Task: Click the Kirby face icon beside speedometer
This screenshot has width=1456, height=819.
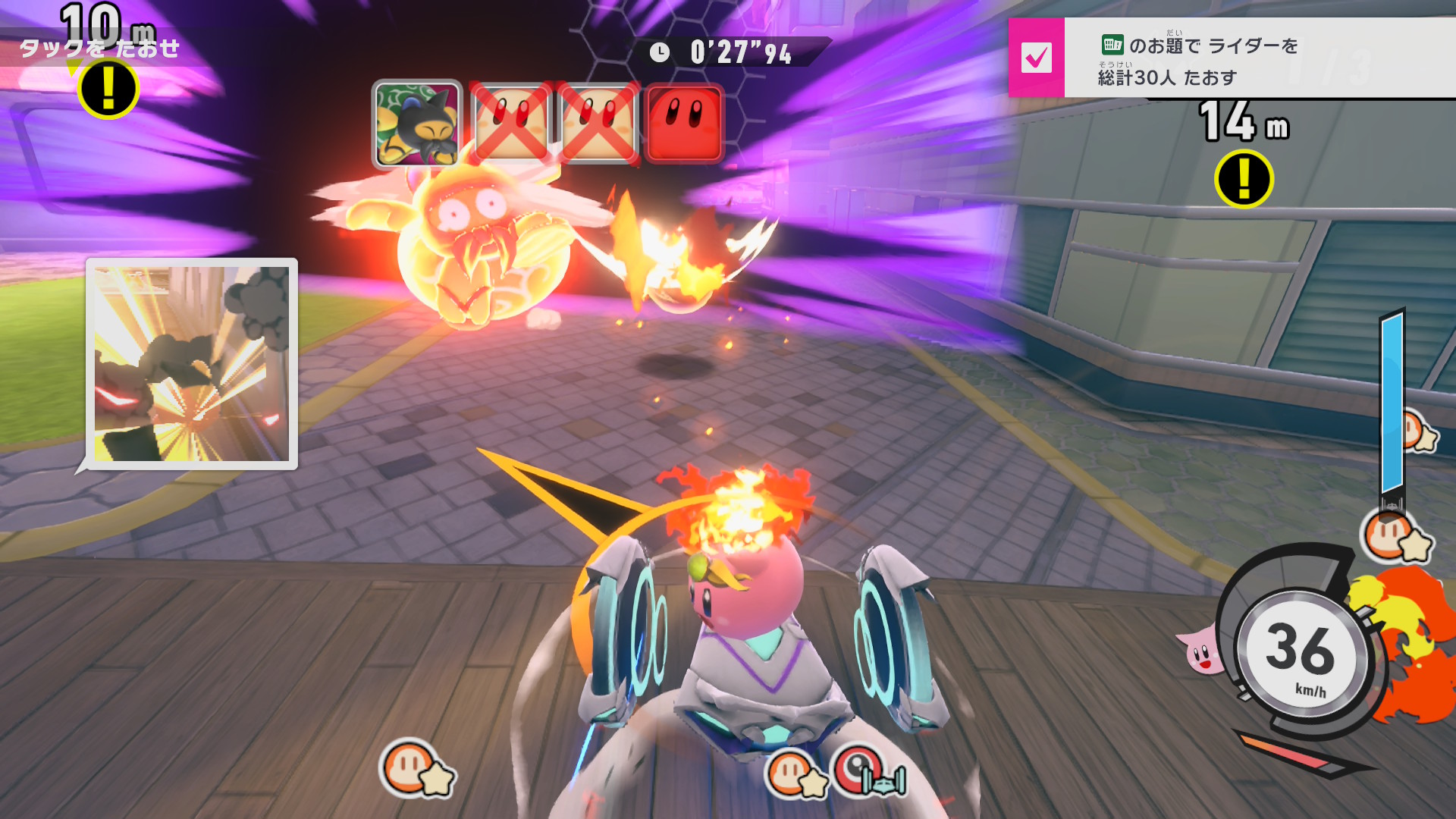Action: 1200,652
